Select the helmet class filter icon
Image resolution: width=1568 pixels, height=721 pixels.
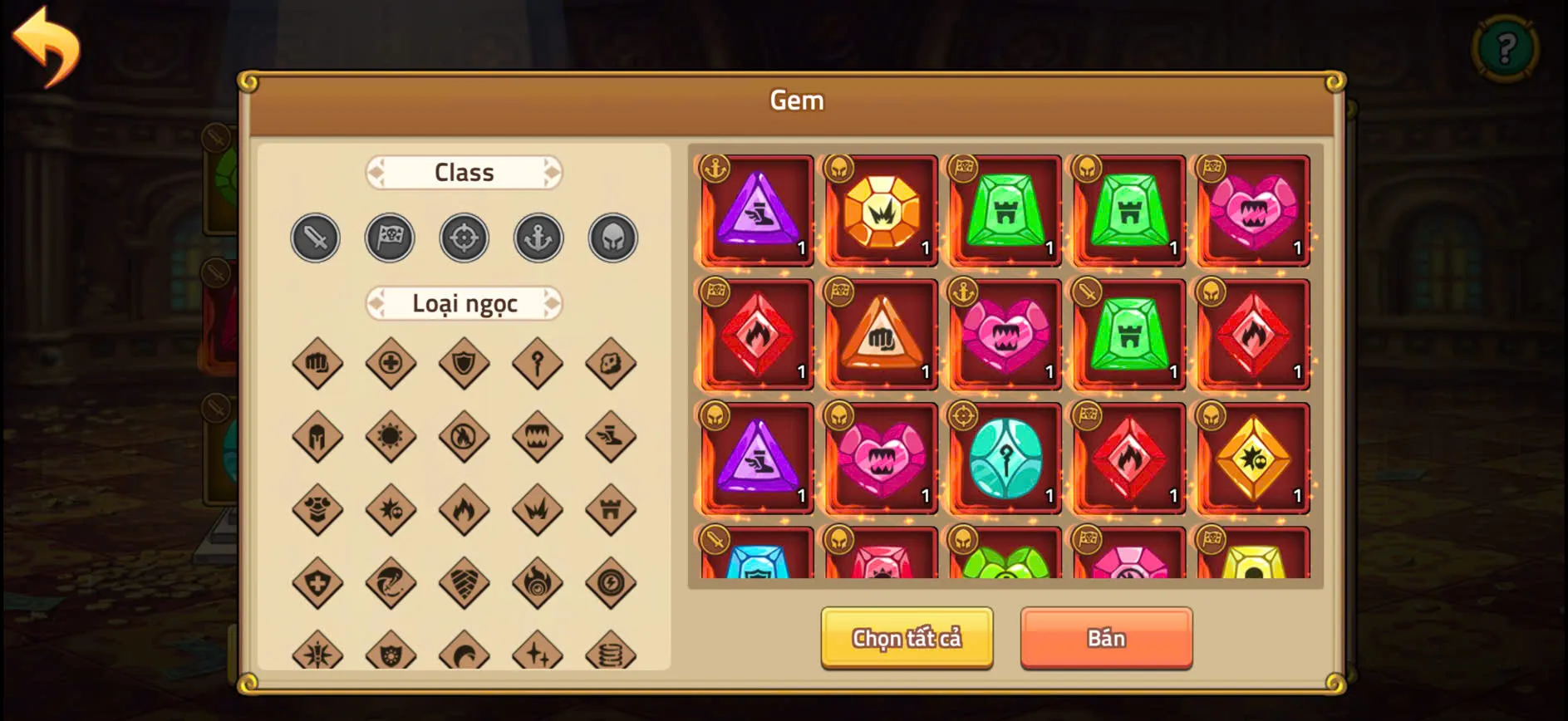pyautogui.click(x=612, y=238)
